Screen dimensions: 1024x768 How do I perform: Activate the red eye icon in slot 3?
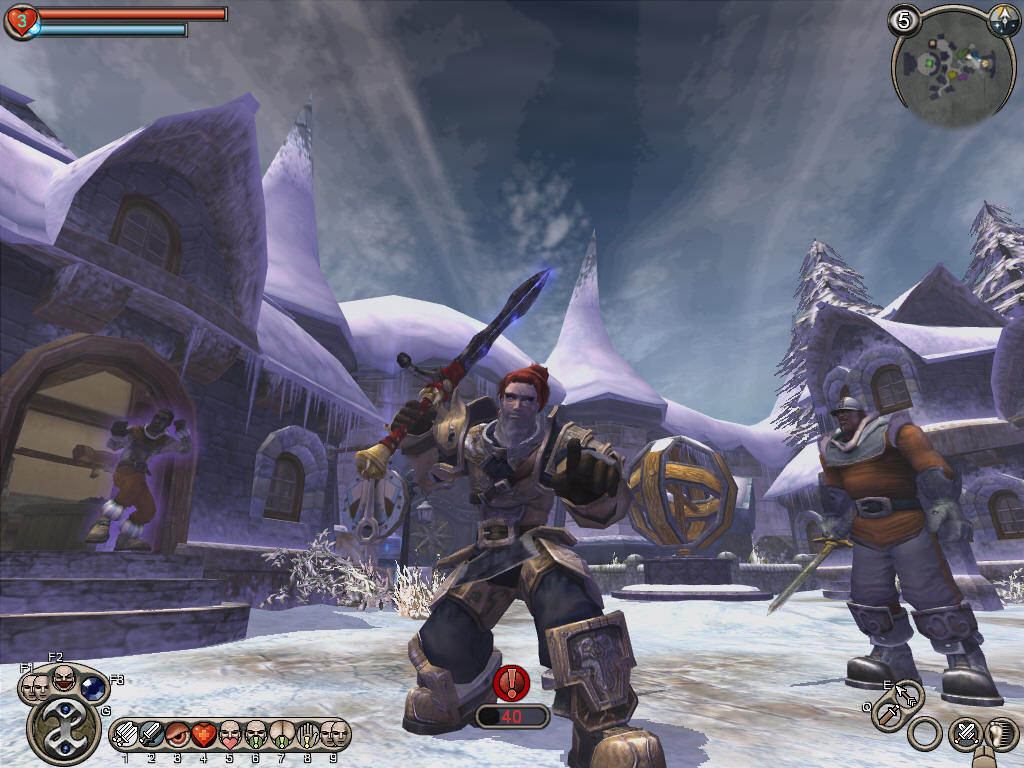(x=177, y=735)
